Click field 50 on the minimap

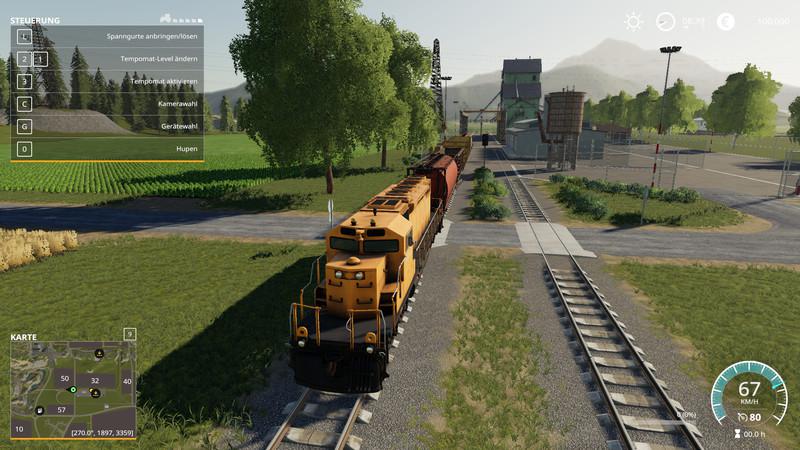[x=64, y=379]
